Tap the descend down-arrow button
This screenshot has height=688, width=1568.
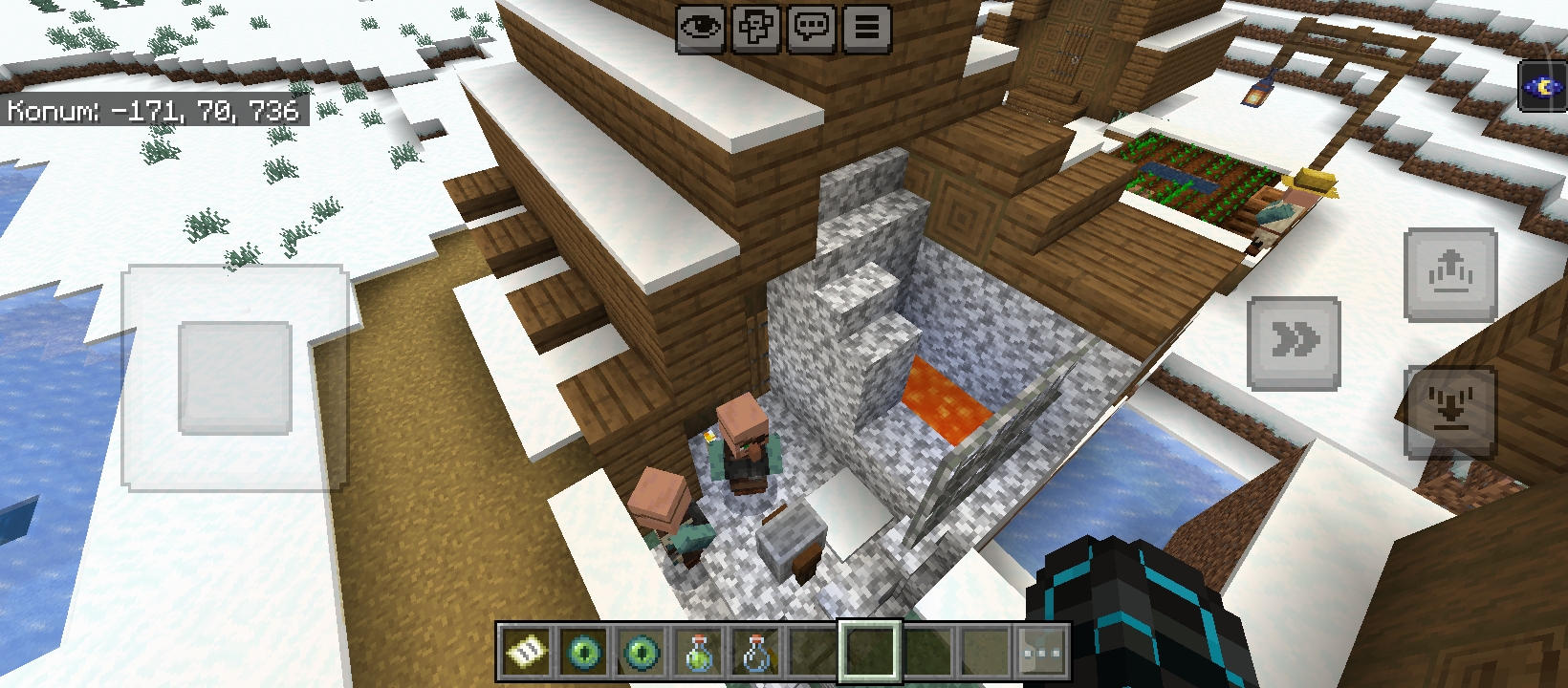click(x=1449, y=411)
